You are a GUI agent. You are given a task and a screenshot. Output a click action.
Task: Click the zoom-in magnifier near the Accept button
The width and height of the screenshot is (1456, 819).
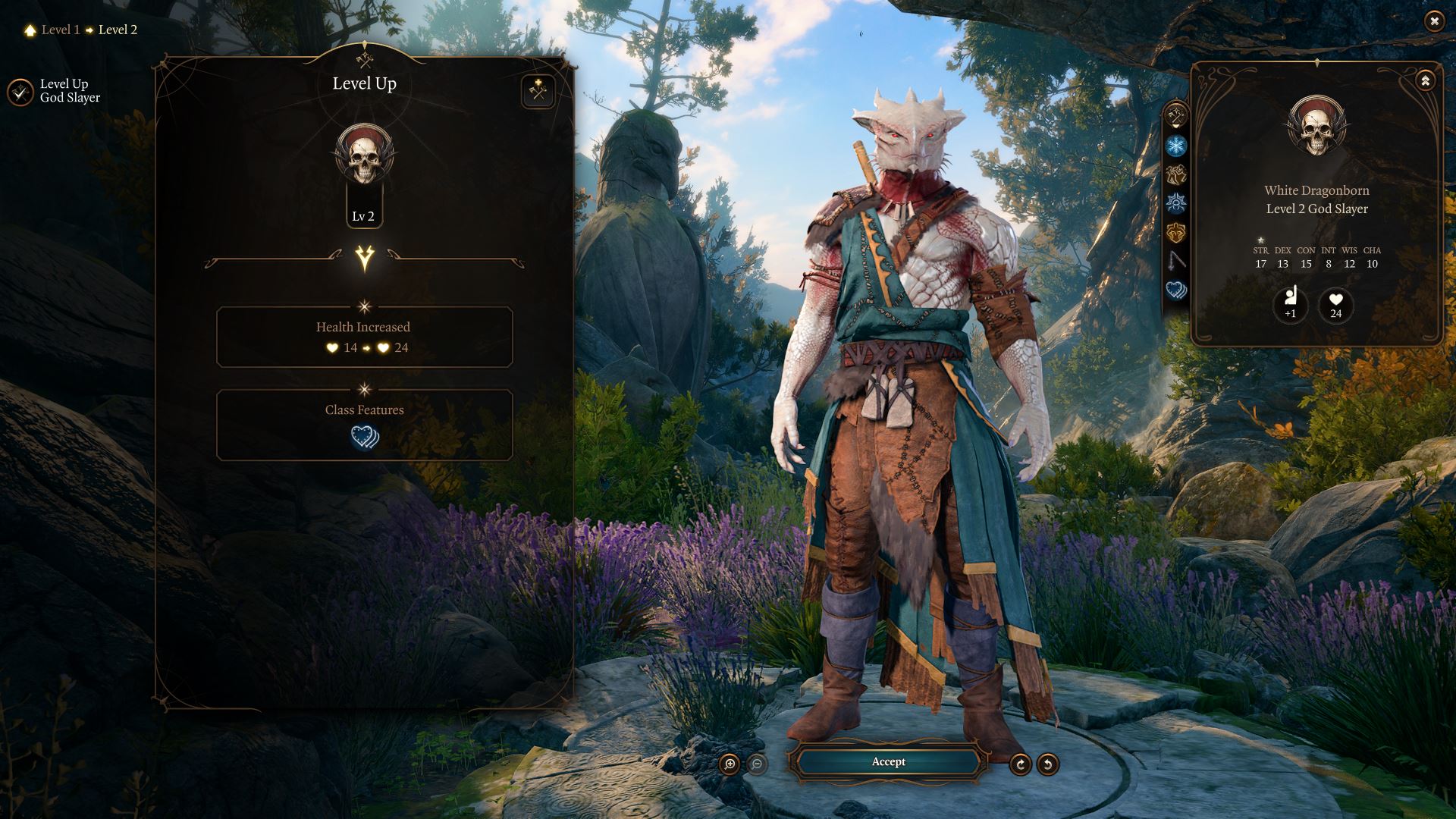click(730, 763)
